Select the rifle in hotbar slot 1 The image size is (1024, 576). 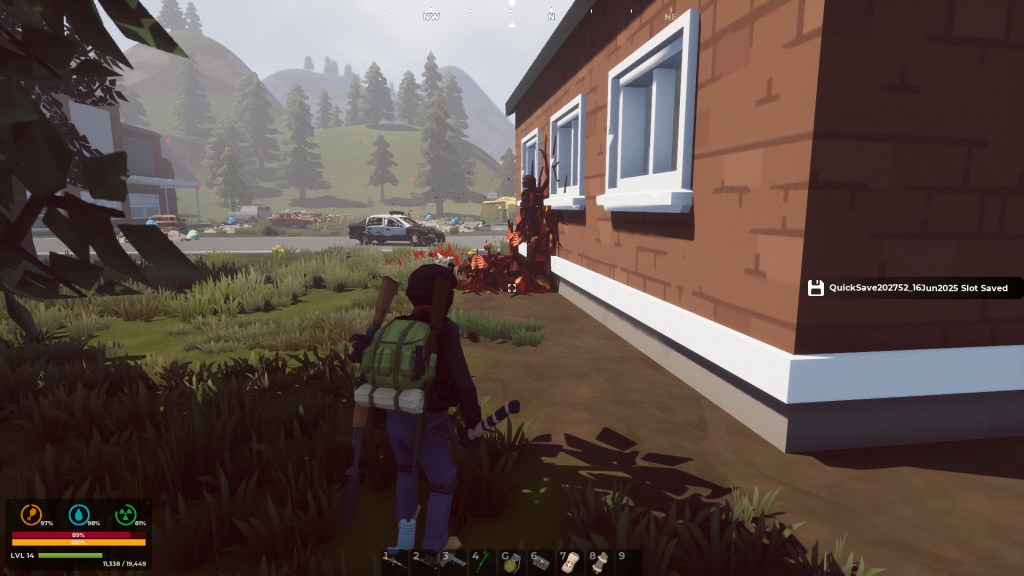pos(396,562)
